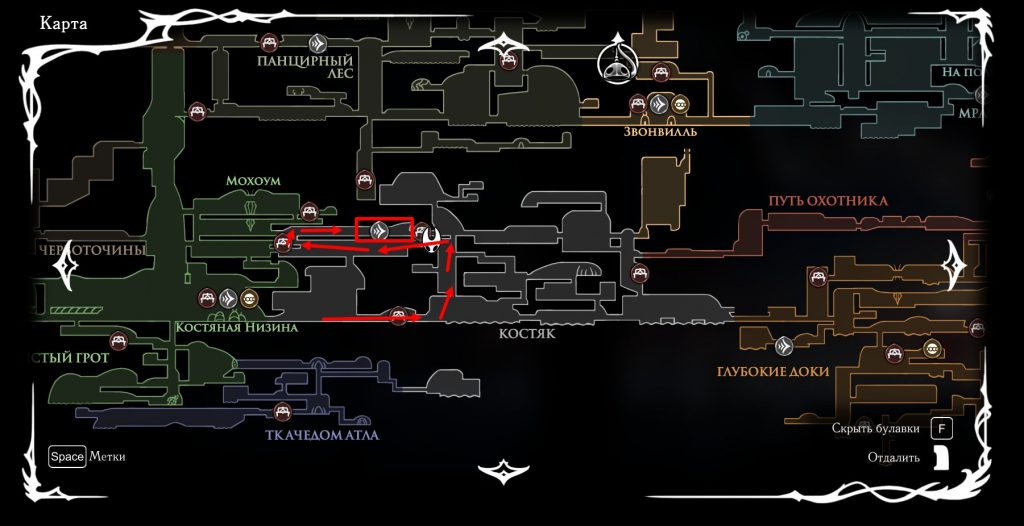
Task: Click the left map scroll arrow ornament
Action: pos(70,265)
